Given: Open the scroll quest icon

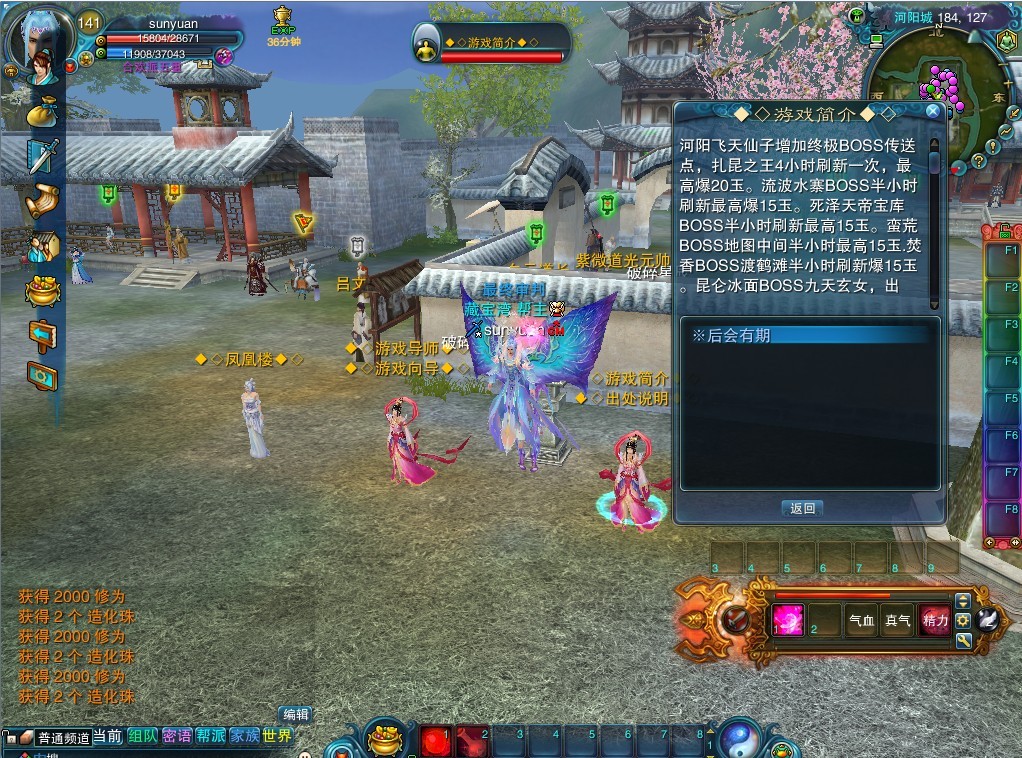Looking at the screenshot, I should point(42,200).
